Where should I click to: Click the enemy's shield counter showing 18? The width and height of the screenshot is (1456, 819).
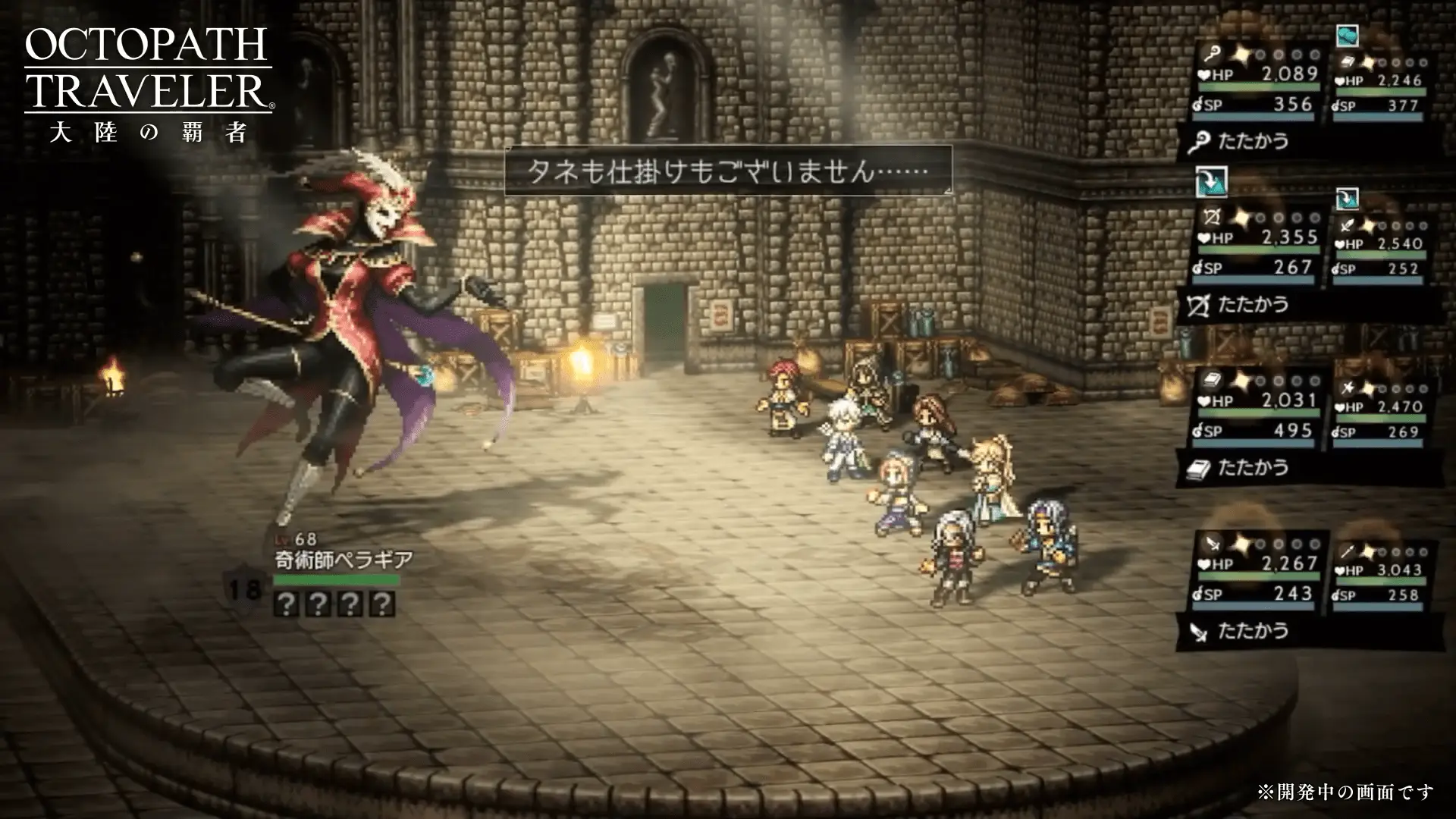244,588
